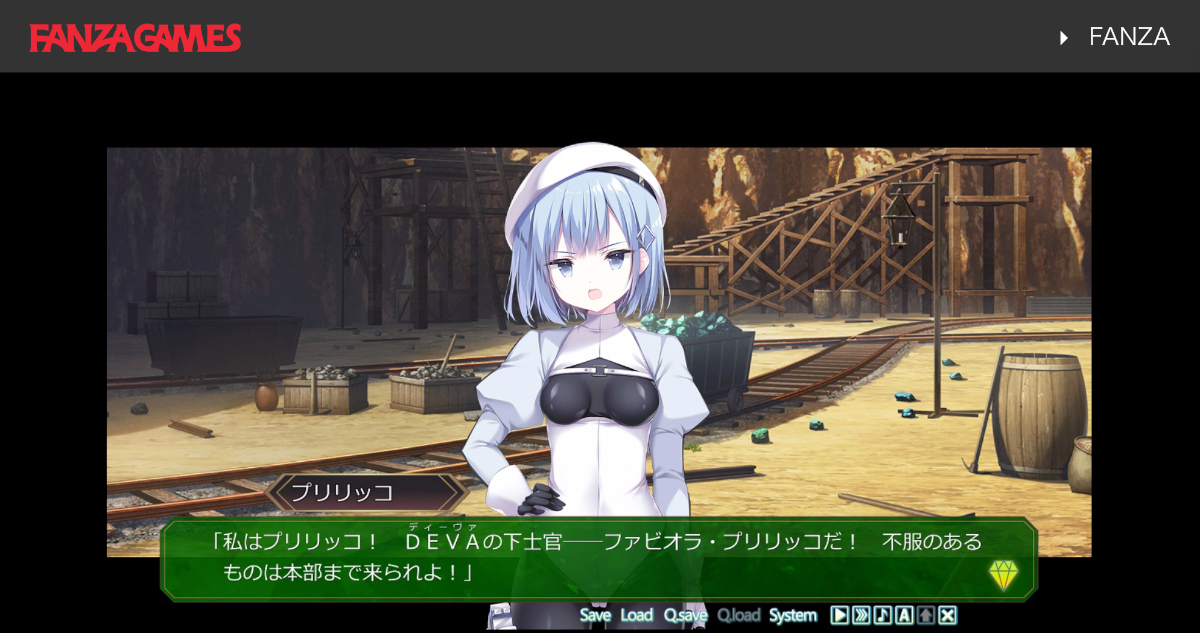Click the letter A icon
The width and height of the screenshot is (1200, 633).
(904, 615)
